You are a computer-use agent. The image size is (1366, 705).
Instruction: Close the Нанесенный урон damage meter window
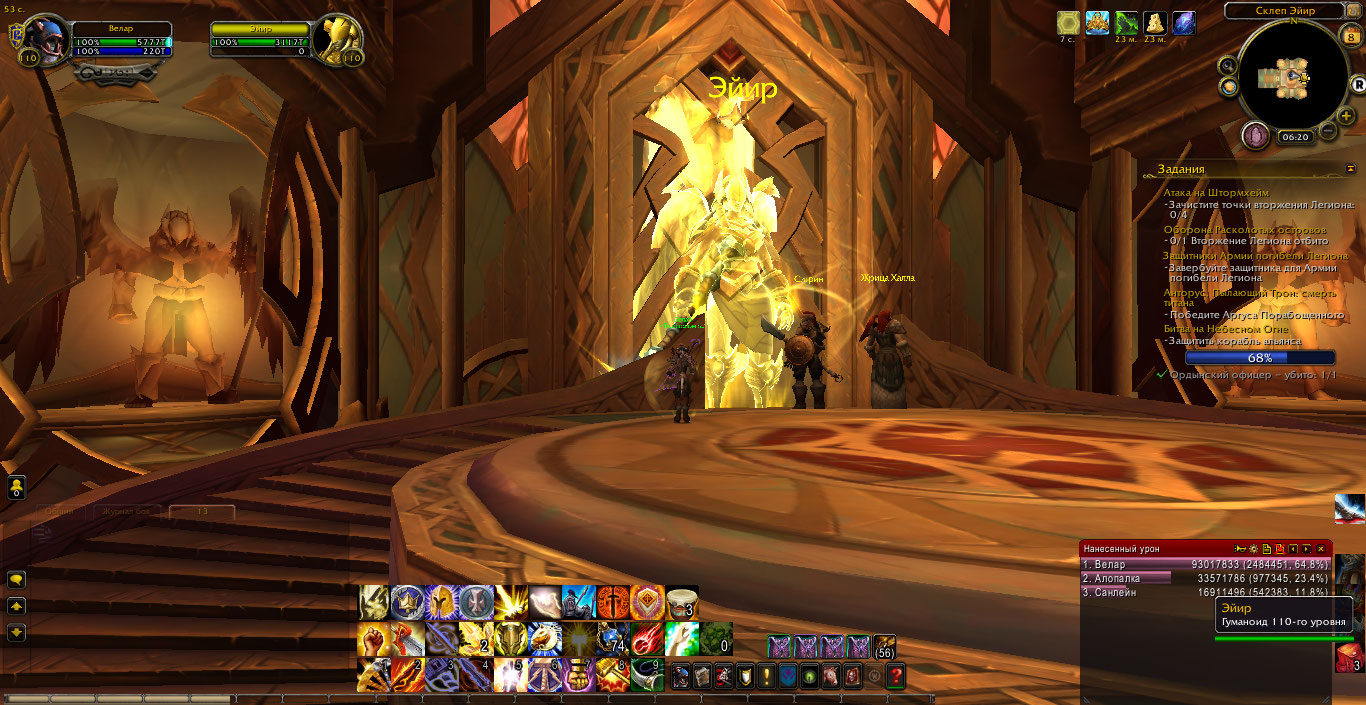click(1320, 549)
